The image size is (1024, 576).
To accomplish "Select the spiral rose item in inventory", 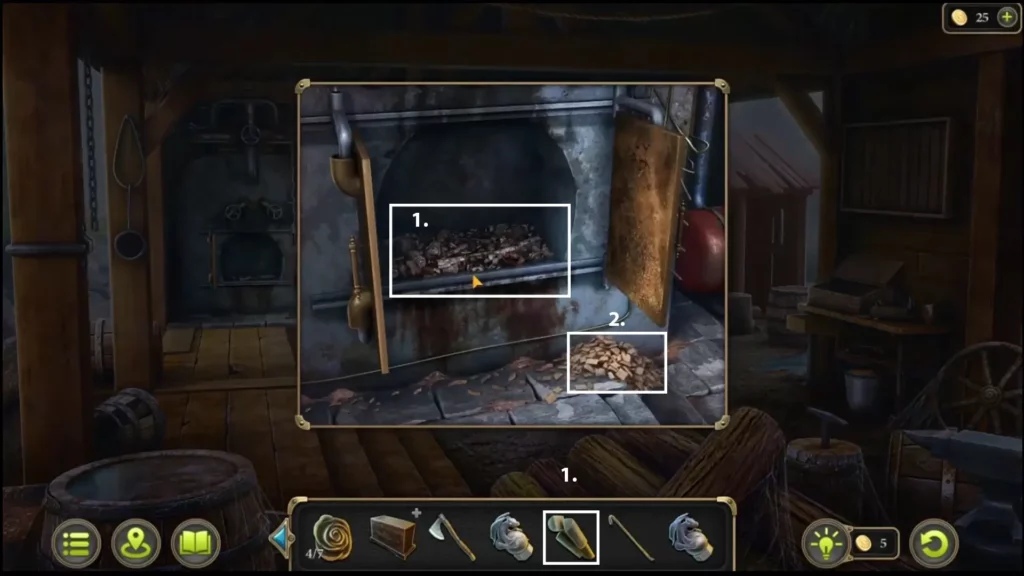I will click(332, 536).
